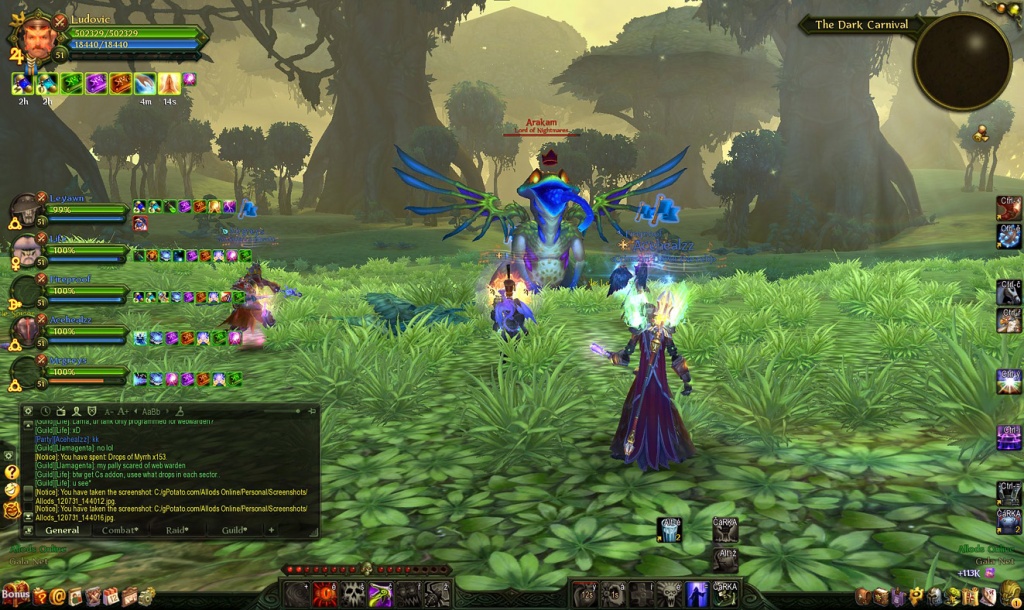Select party member Leyawn's portrait
Viewport: 1024px width, 610px height.
[26, 211]
